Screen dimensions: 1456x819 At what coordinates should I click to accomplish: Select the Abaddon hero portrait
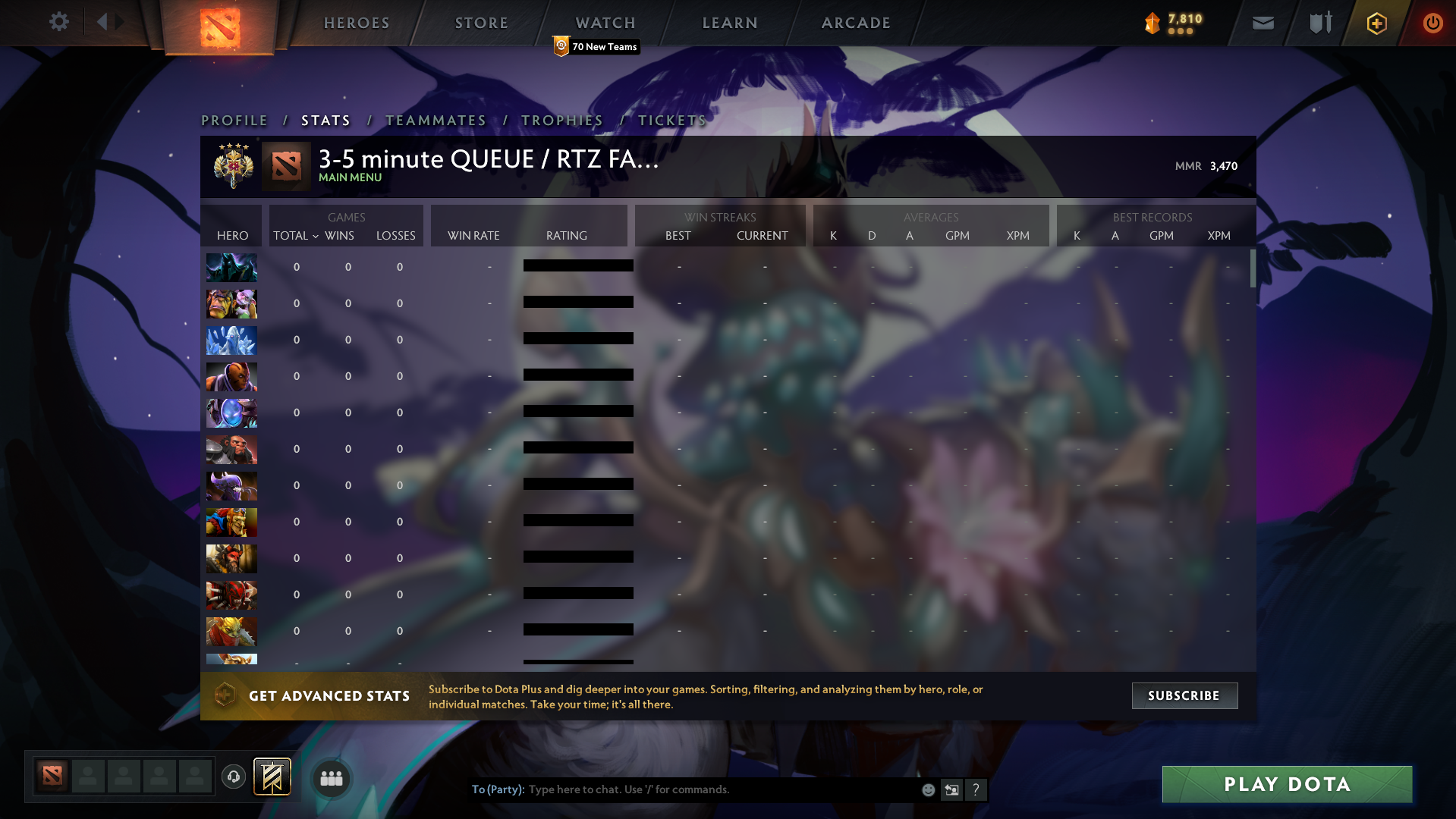(231, 267)
